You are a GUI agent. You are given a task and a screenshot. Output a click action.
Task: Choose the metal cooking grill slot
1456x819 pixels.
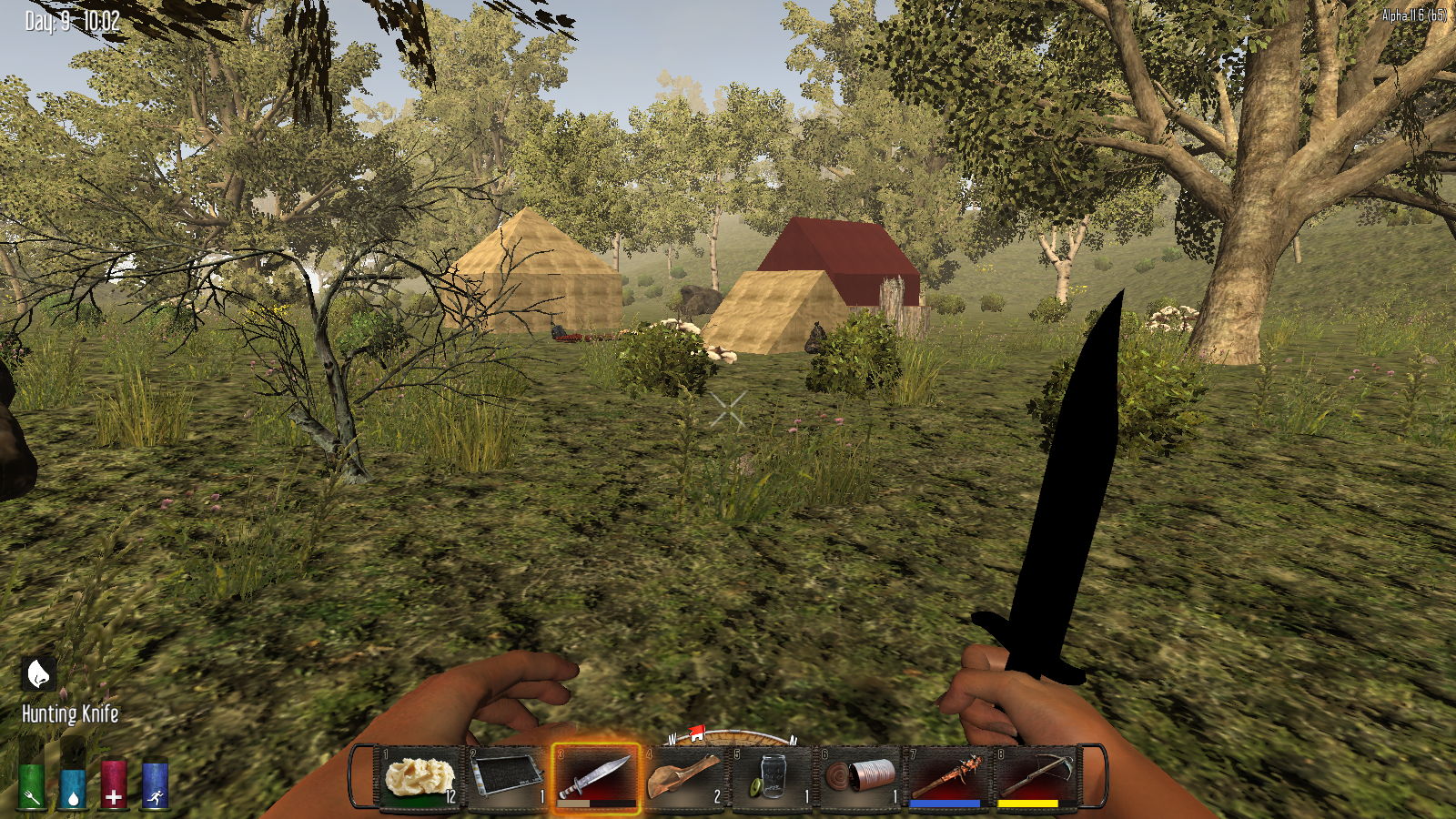point(507,778)
